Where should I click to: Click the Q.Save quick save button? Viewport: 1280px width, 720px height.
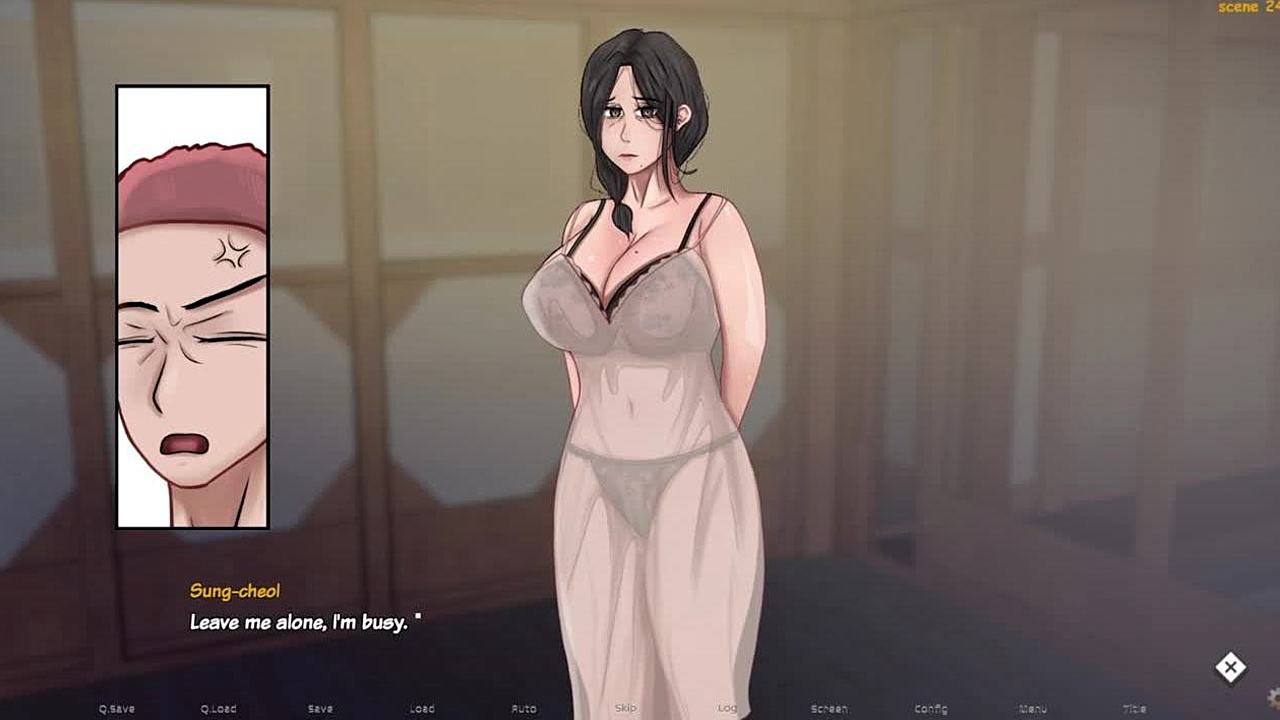(117, 709)
